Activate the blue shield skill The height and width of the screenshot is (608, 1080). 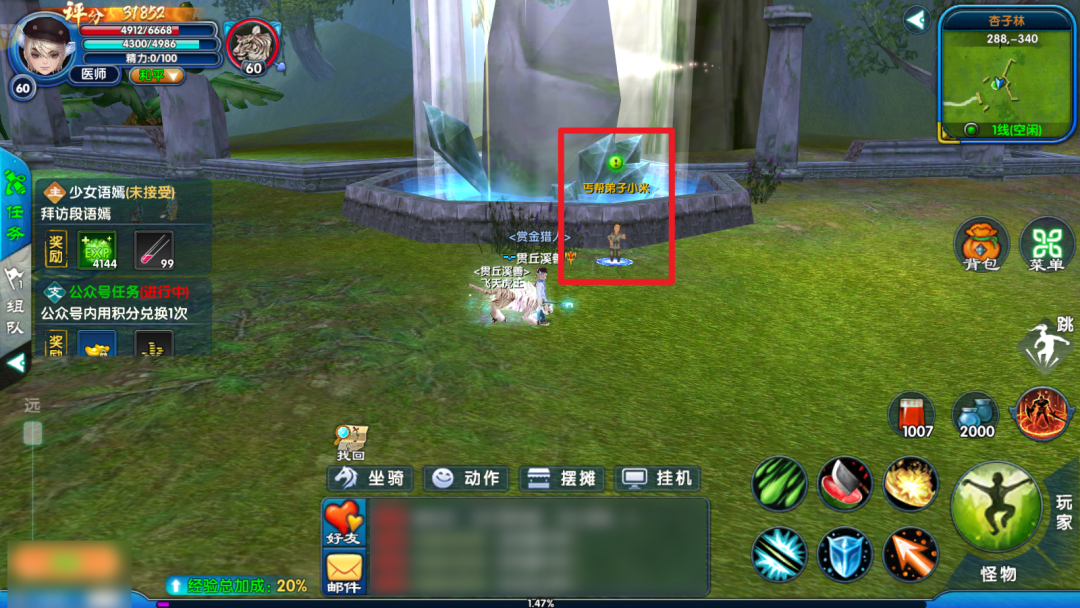[x=845, y=554]
